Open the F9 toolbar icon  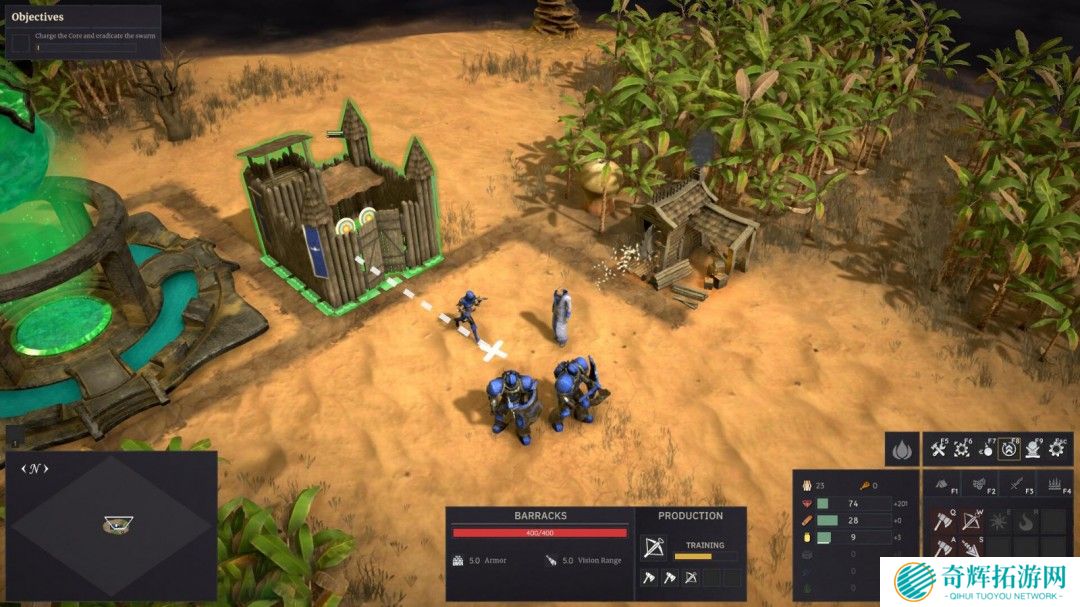tap(1034, 450)
